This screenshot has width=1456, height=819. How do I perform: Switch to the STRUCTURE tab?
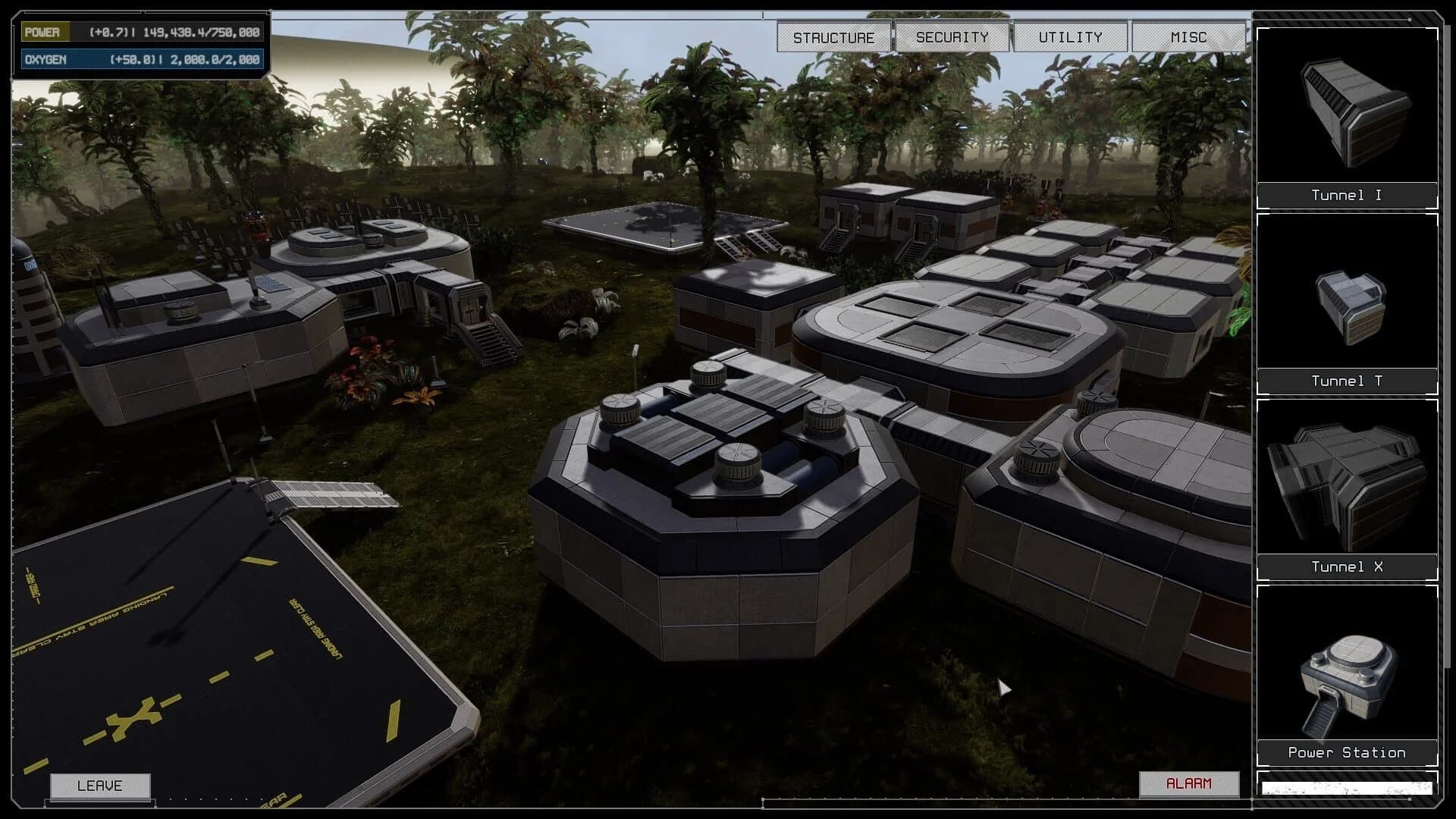833,36
